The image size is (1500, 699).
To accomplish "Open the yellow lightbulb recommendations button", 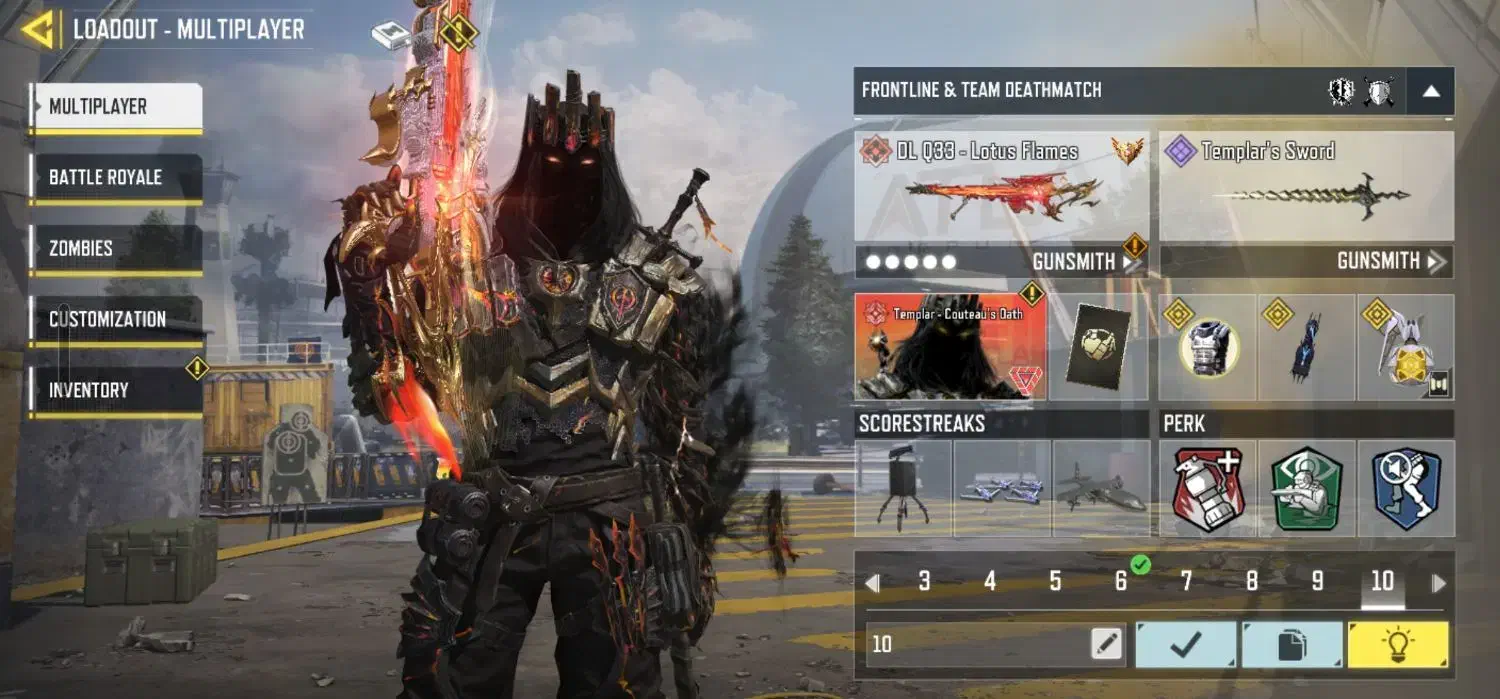I will tap(1398, 645).
